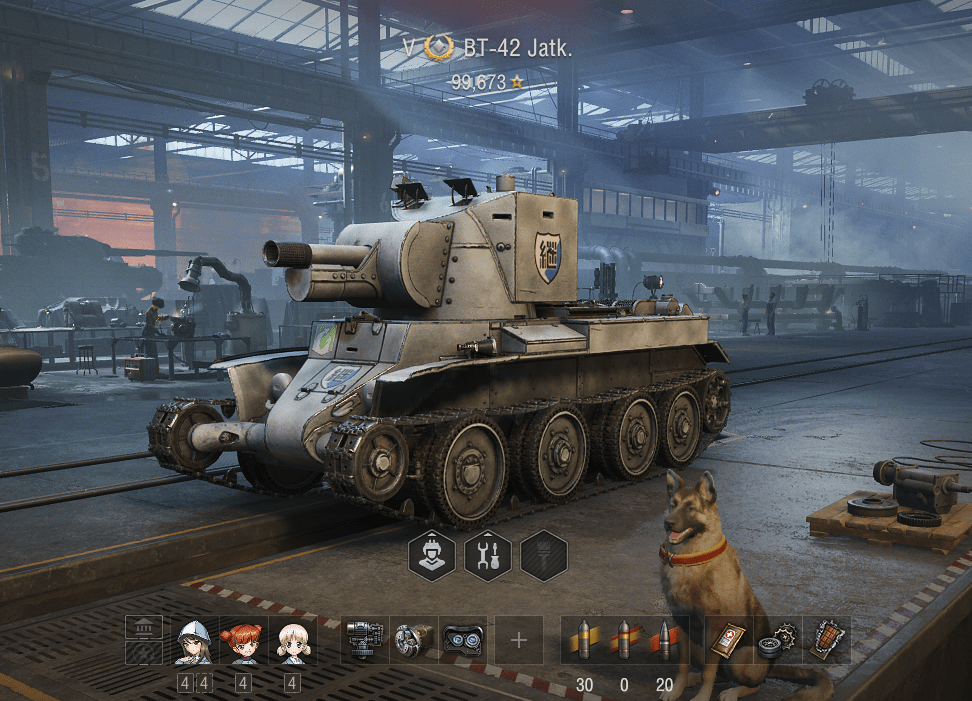
Task: Open the chocolate bar consumable slot
Action: [x=826, y=640]
